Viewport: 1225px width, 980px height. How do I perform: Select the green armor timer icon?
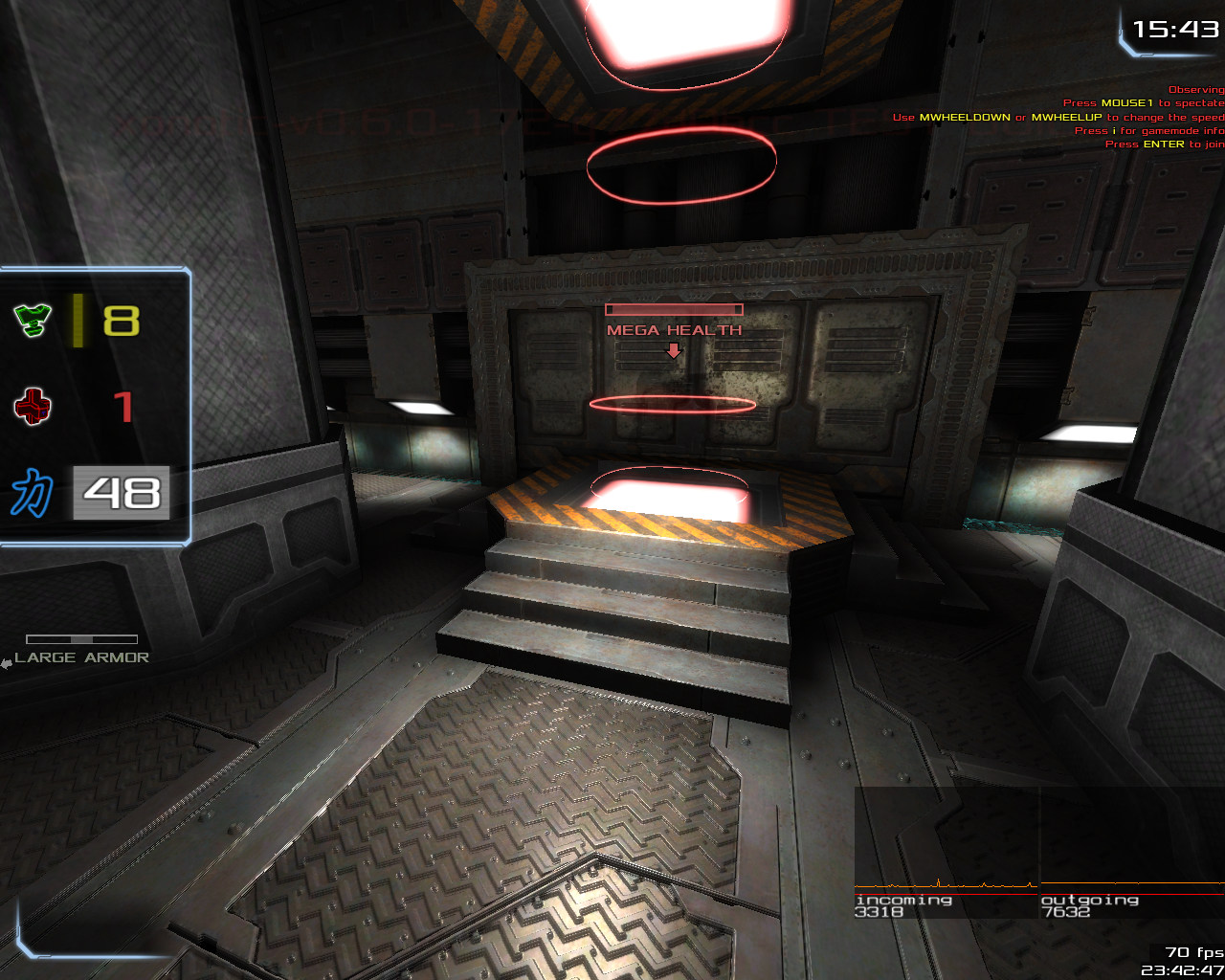(x=33, y=320)
